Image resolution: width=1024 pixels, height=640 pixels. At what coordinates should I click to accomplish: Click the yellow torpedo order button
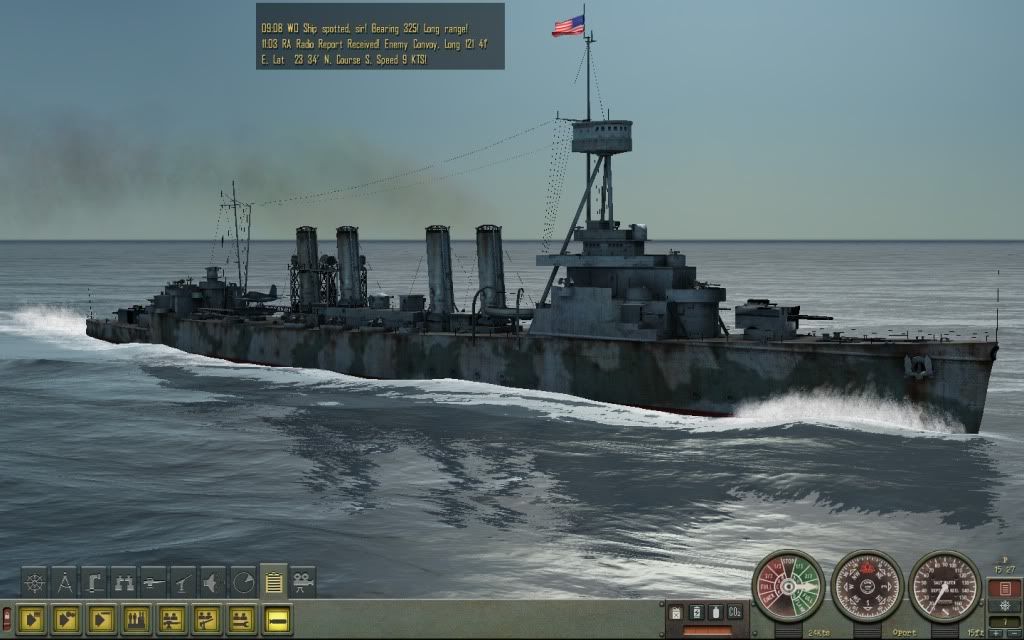point(277,619)
